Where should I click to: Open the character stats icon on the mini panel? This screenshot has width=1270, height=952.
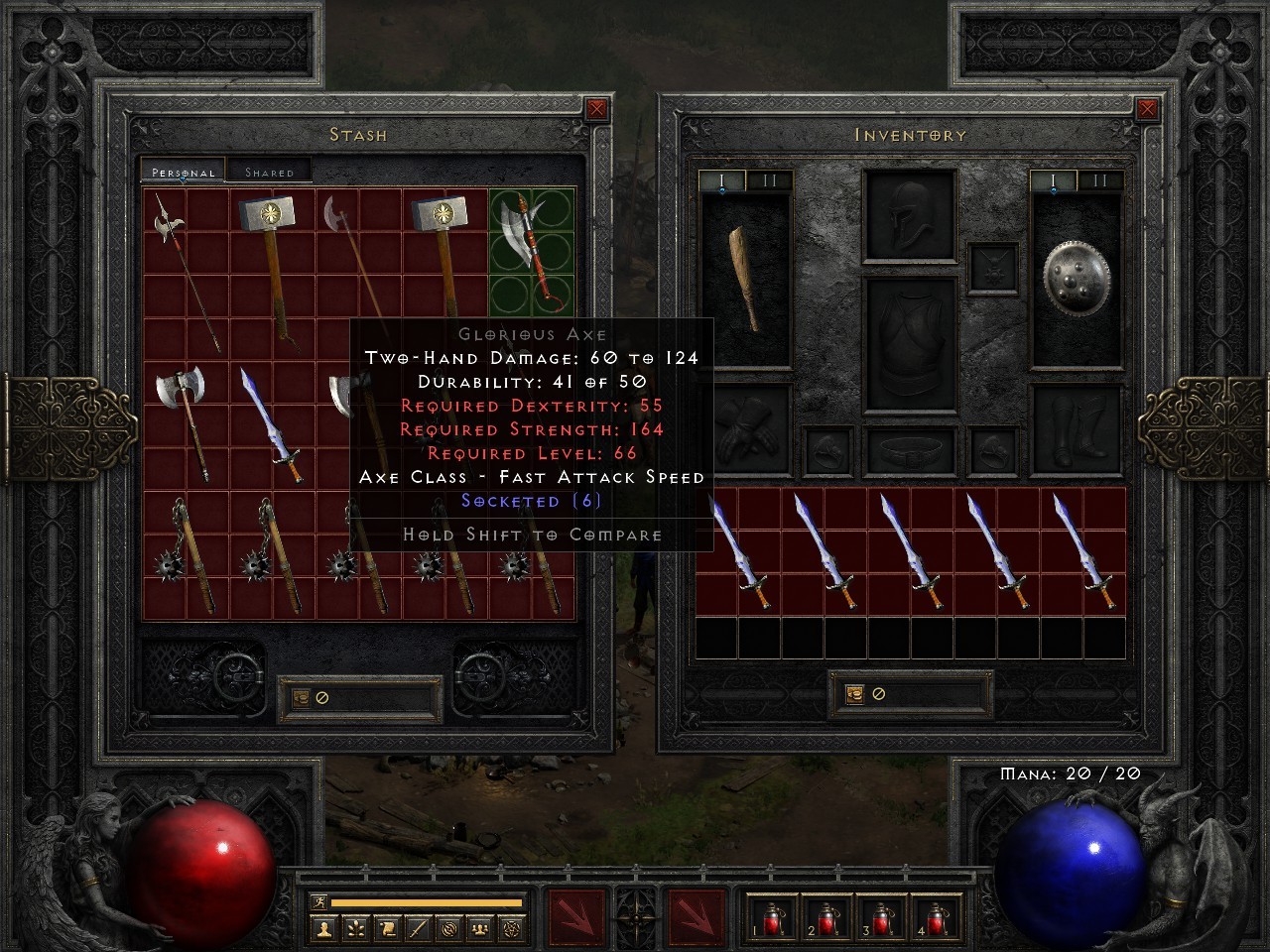tap(325, 930)
